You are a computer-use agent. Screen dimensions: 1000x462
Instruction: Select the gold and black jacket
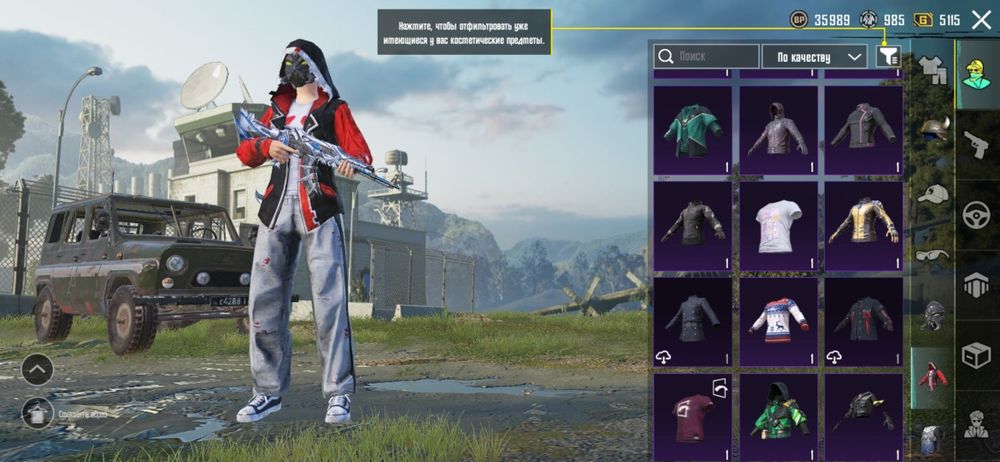(x=863, y=224)
